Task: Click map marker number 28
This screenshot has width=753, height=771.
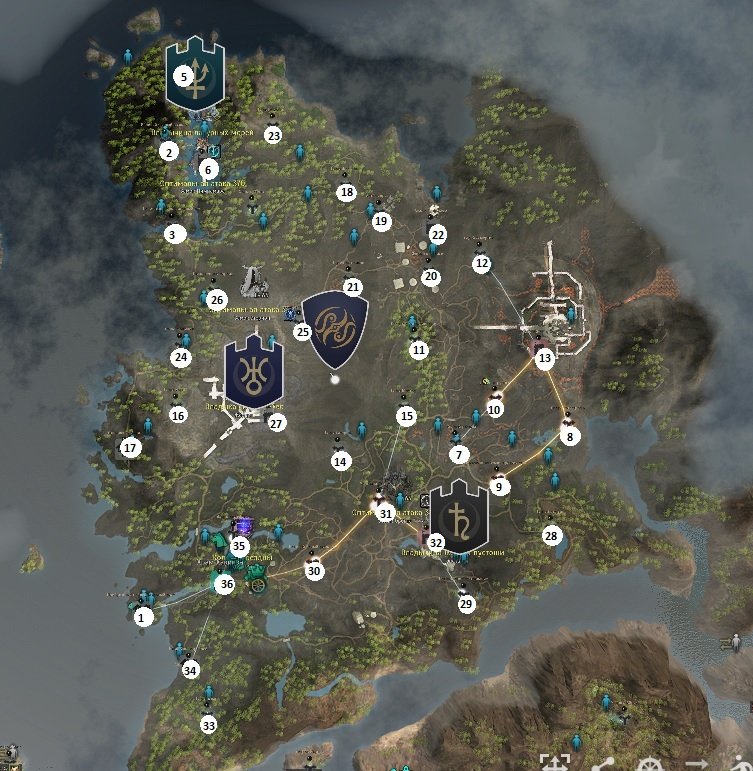Action: point(551,536)
